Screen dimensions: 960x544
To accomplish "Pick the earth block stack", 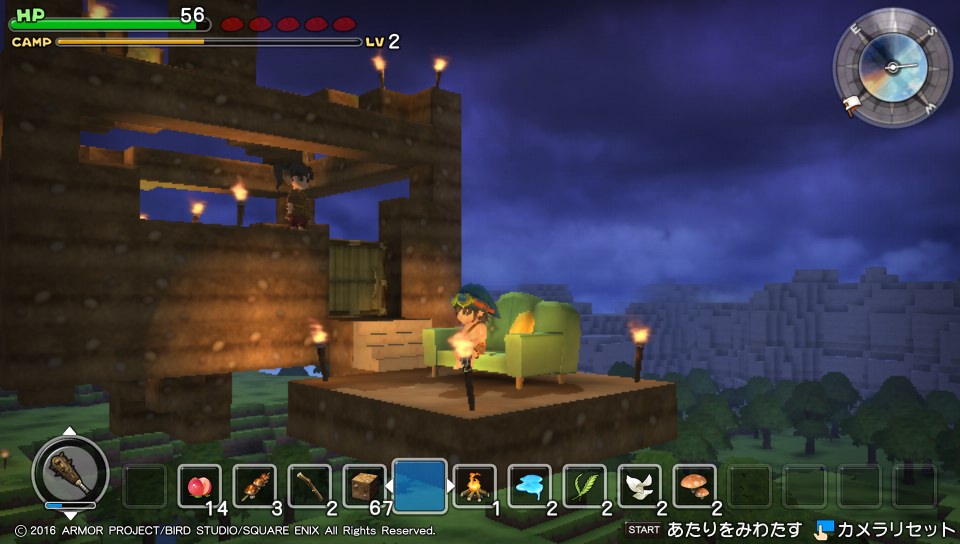I will pyautogui.click(x=363, y=487).
